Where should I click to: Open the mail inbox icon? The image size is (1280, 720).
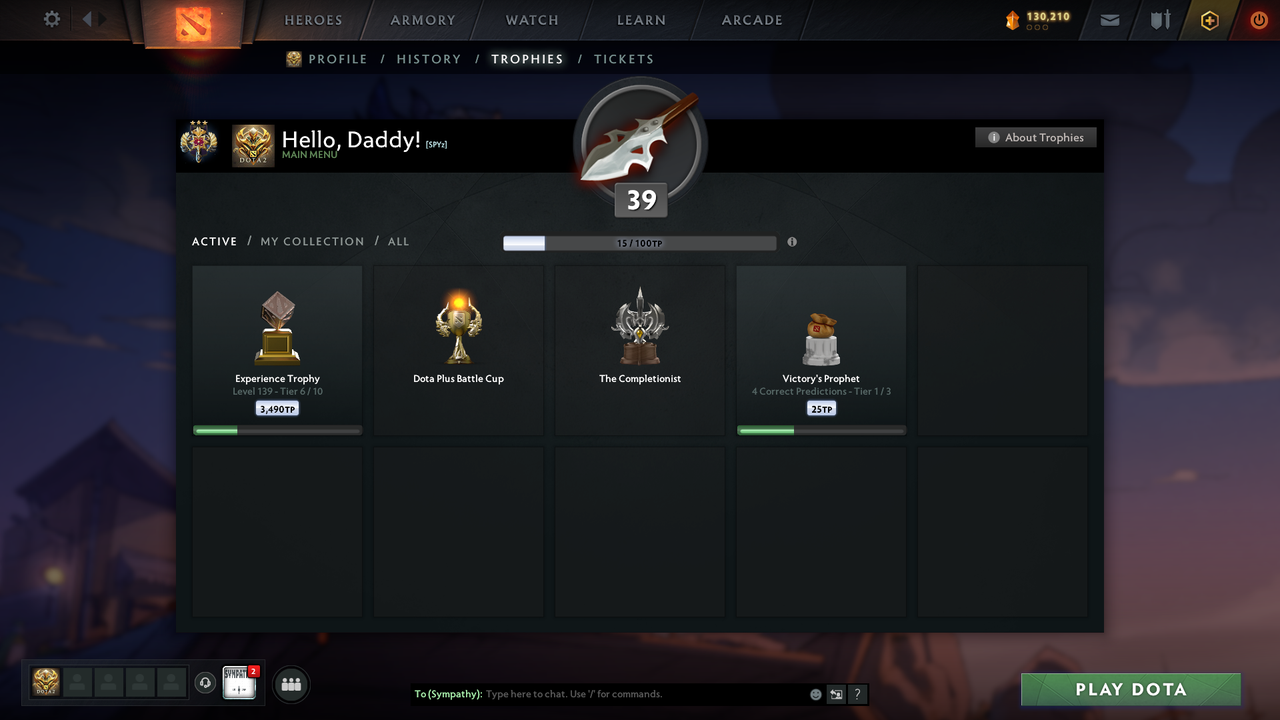pyautogui.click(x=1109, y=20)
